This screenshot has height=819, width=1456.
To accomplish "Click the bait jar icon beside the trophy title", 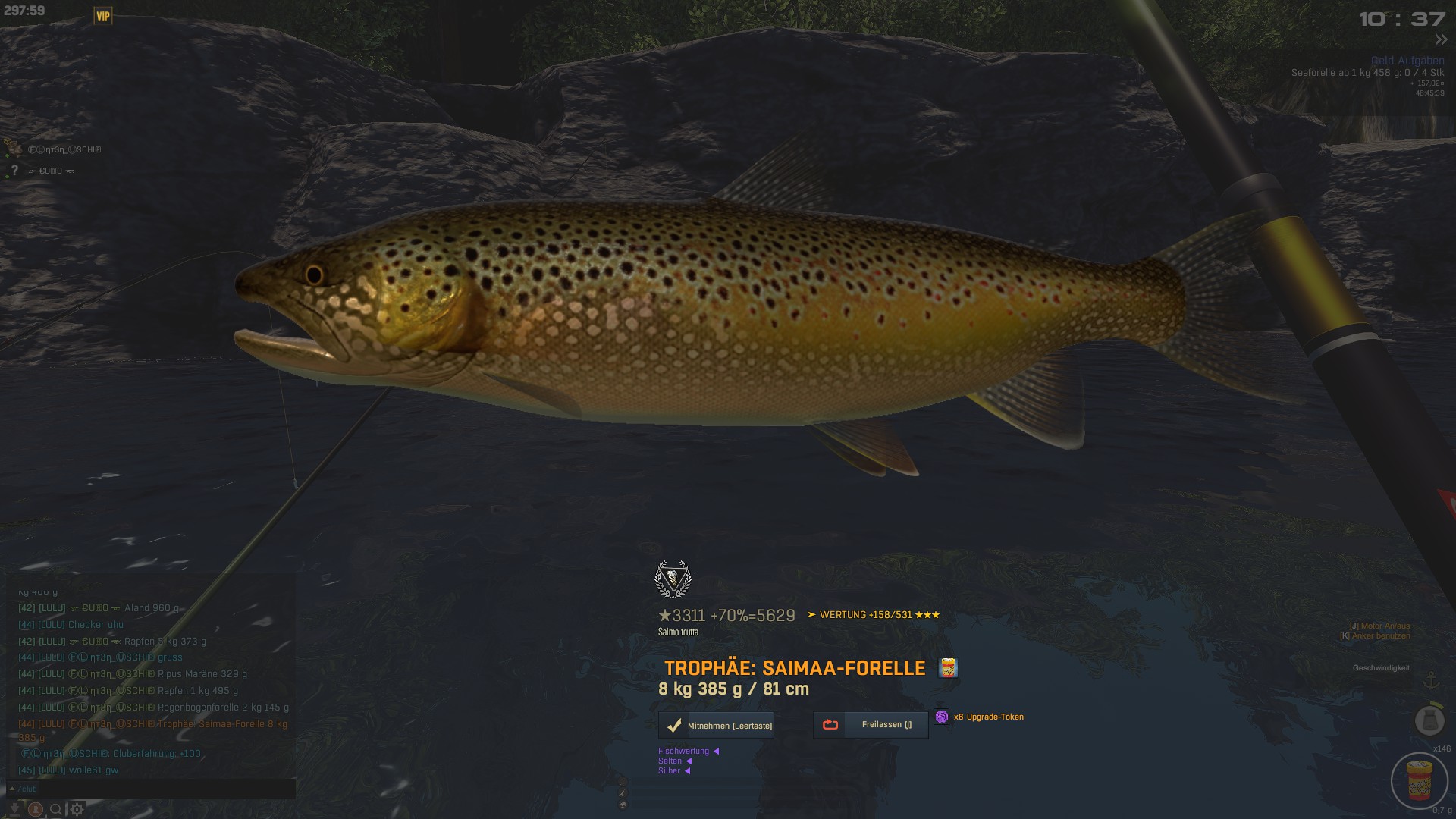I will click(948, 668).
